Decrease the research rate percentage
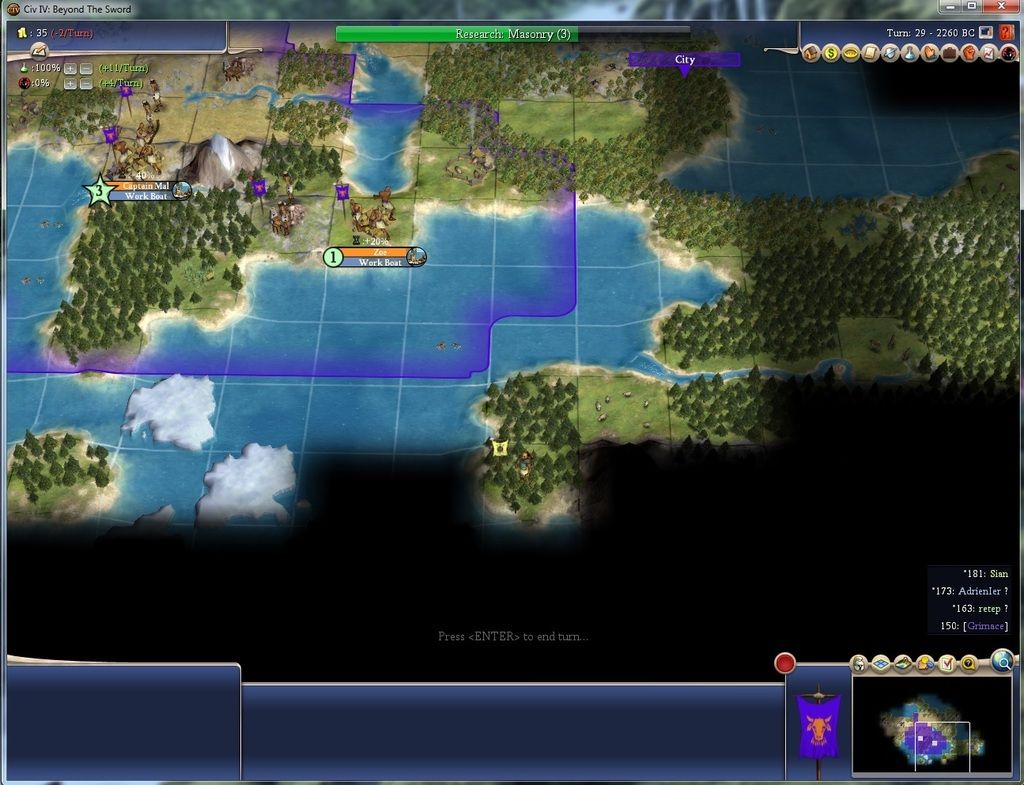The image size is (1024, 785). point(86,68)
